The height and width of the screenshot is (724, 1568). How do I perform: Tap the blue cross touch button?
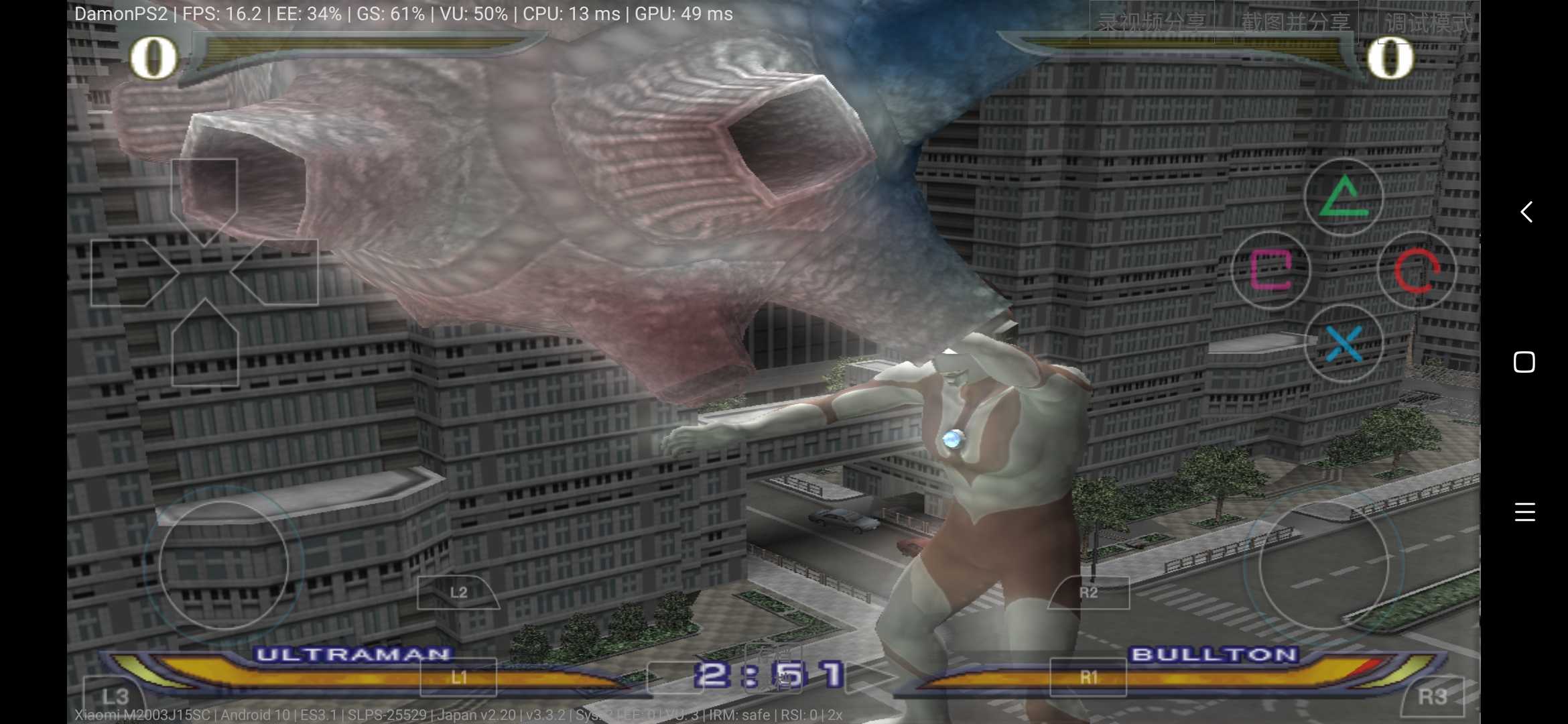[x=1344, y=343]
